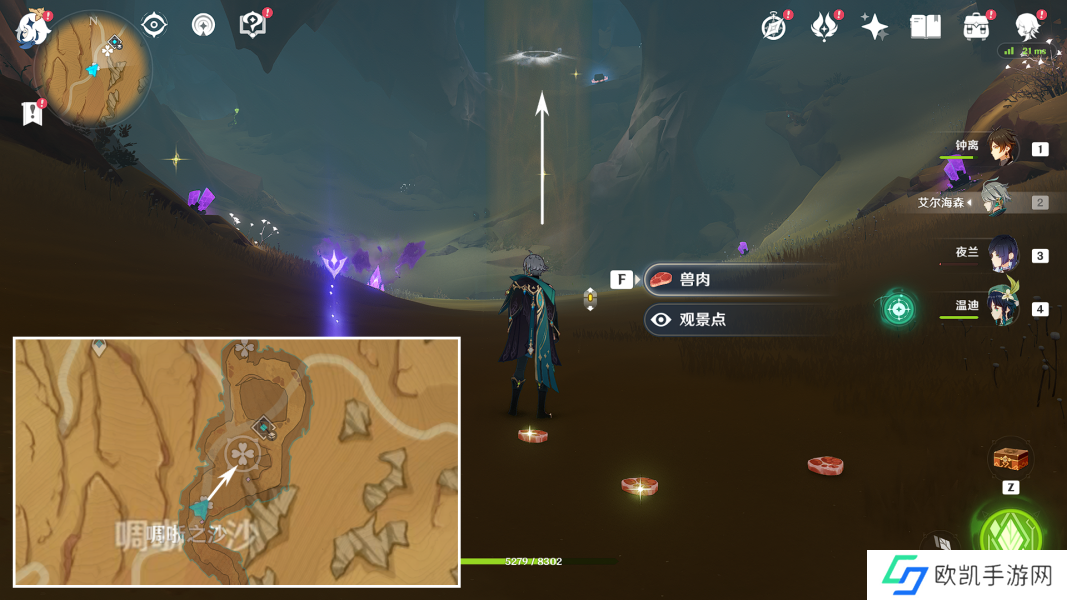Open the character screen head icon
The image size is (1067, 600).
tap(1027, 27)
